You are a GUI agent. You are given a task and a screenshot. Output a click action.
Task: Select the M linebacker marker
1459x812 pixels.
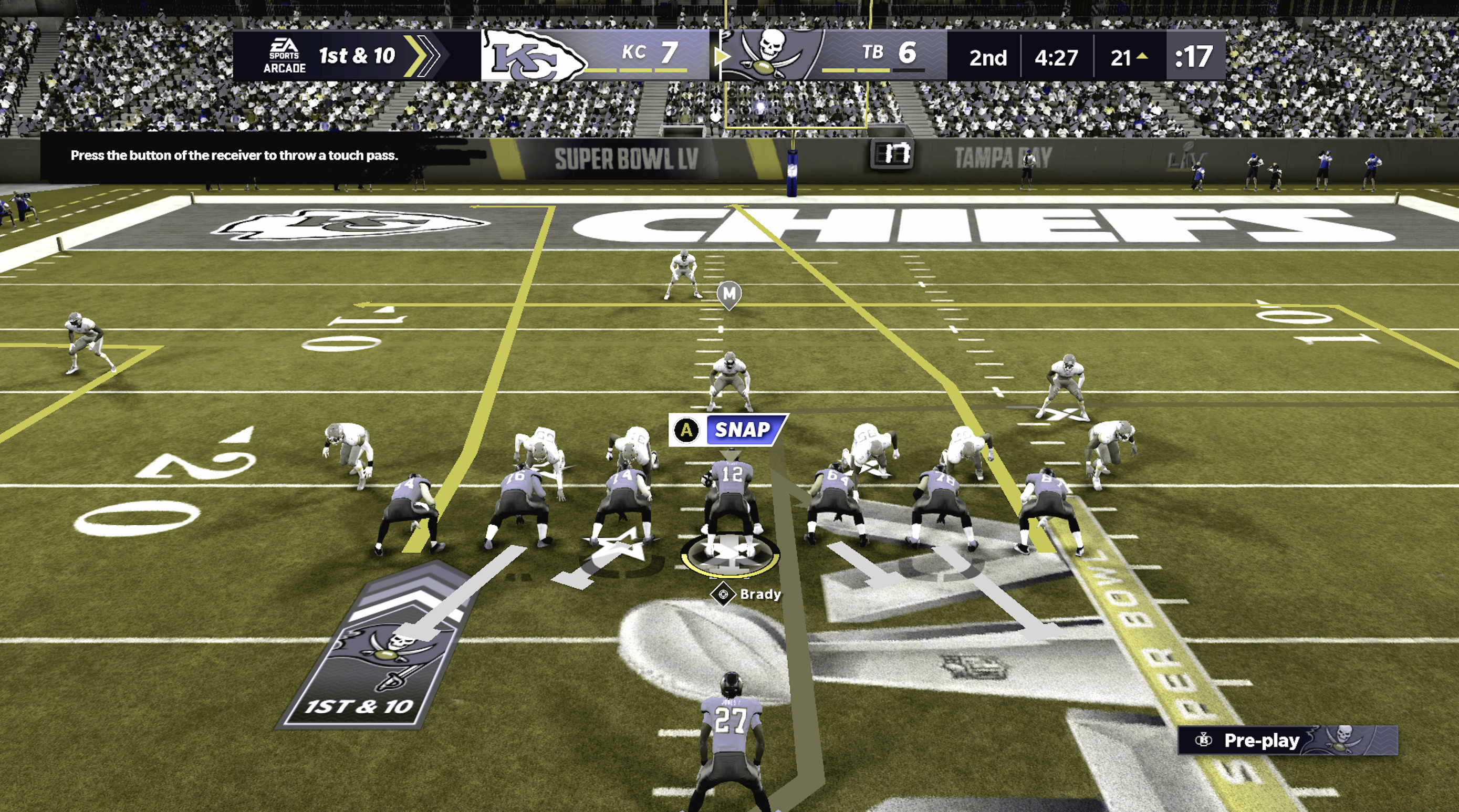click(x=729, y=294)
